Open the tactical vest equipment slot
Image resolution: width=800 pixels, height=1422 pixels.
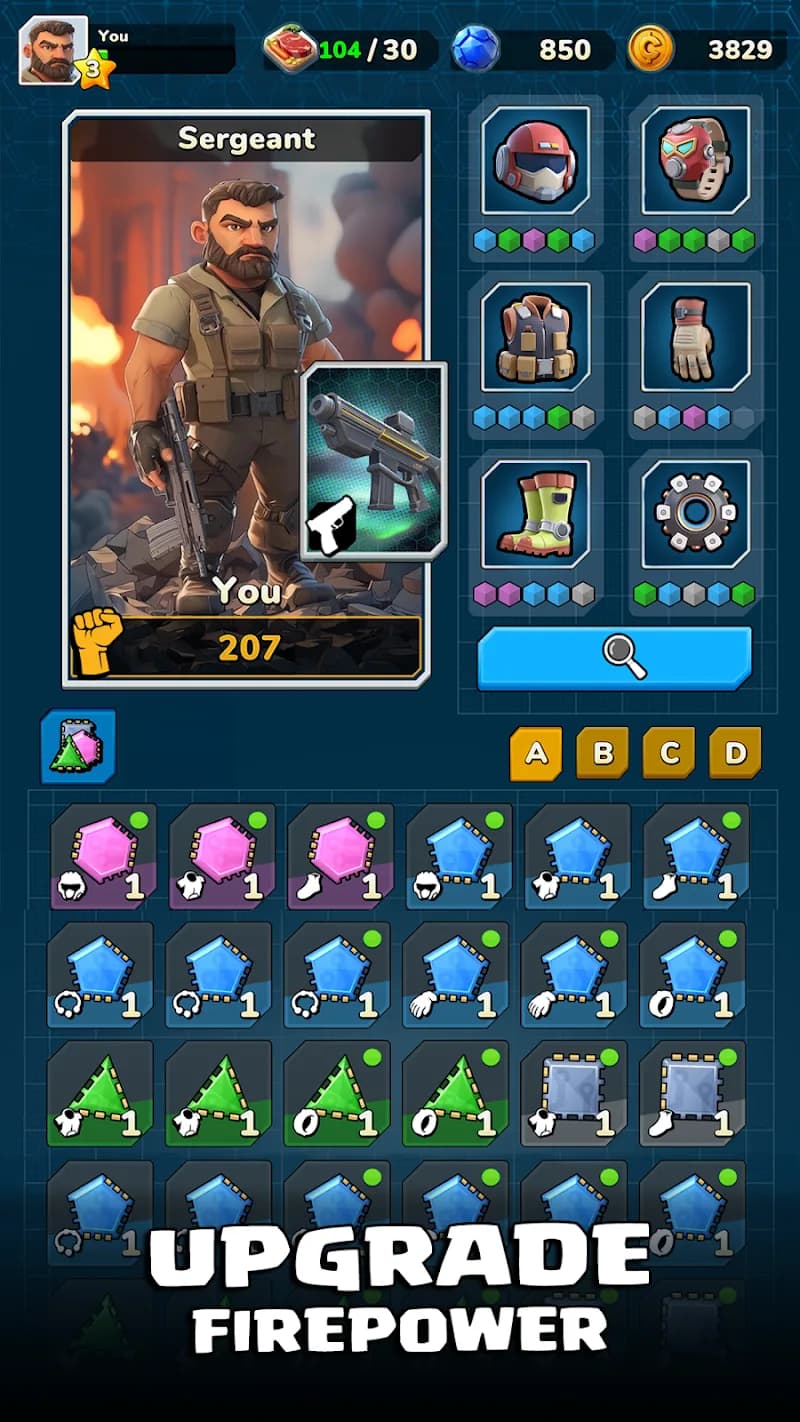[535, 336]
